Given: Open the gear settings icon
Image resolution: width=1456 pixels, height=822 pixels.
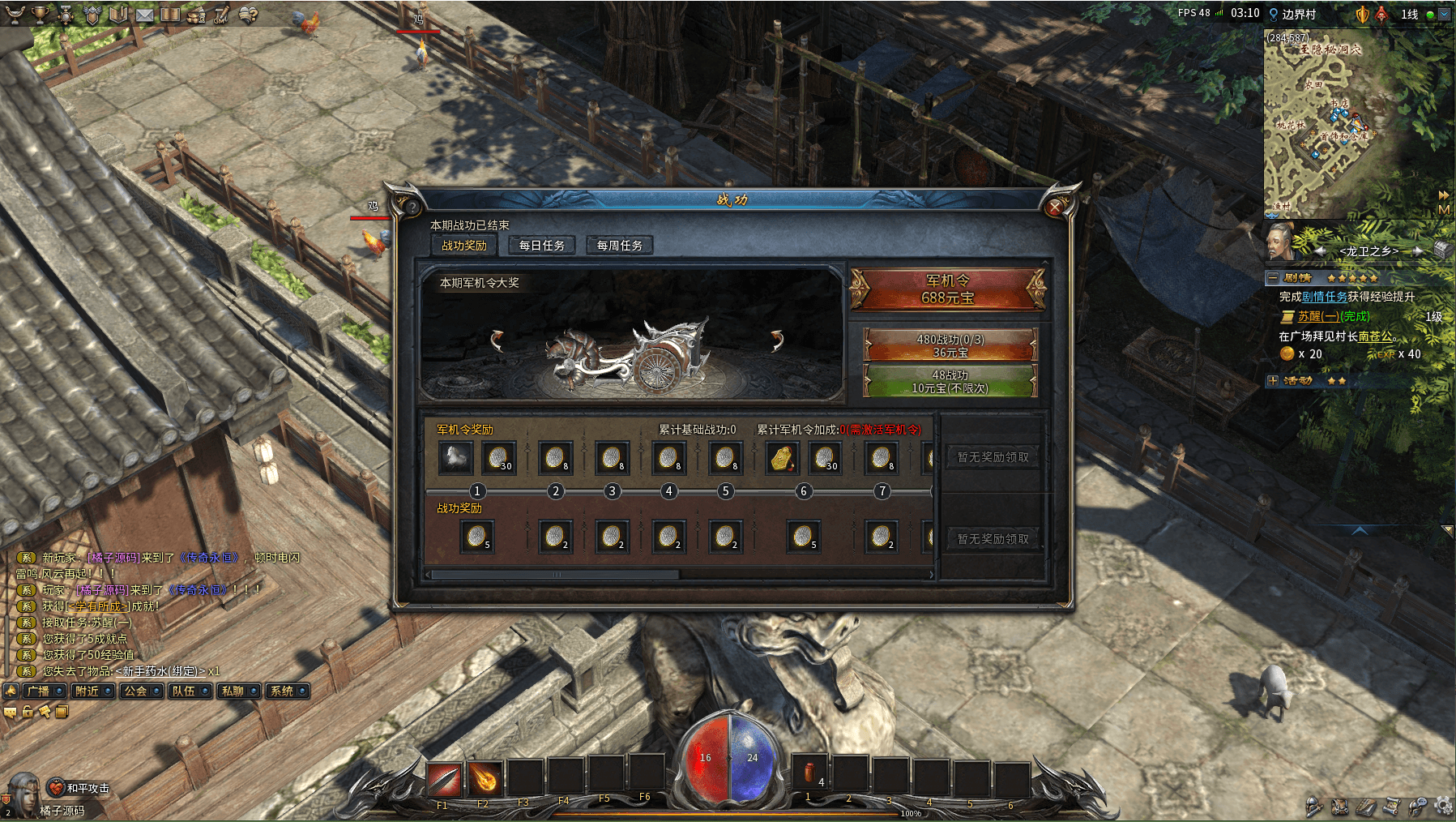Looking at the screenshot, I should click(1443, 806).
